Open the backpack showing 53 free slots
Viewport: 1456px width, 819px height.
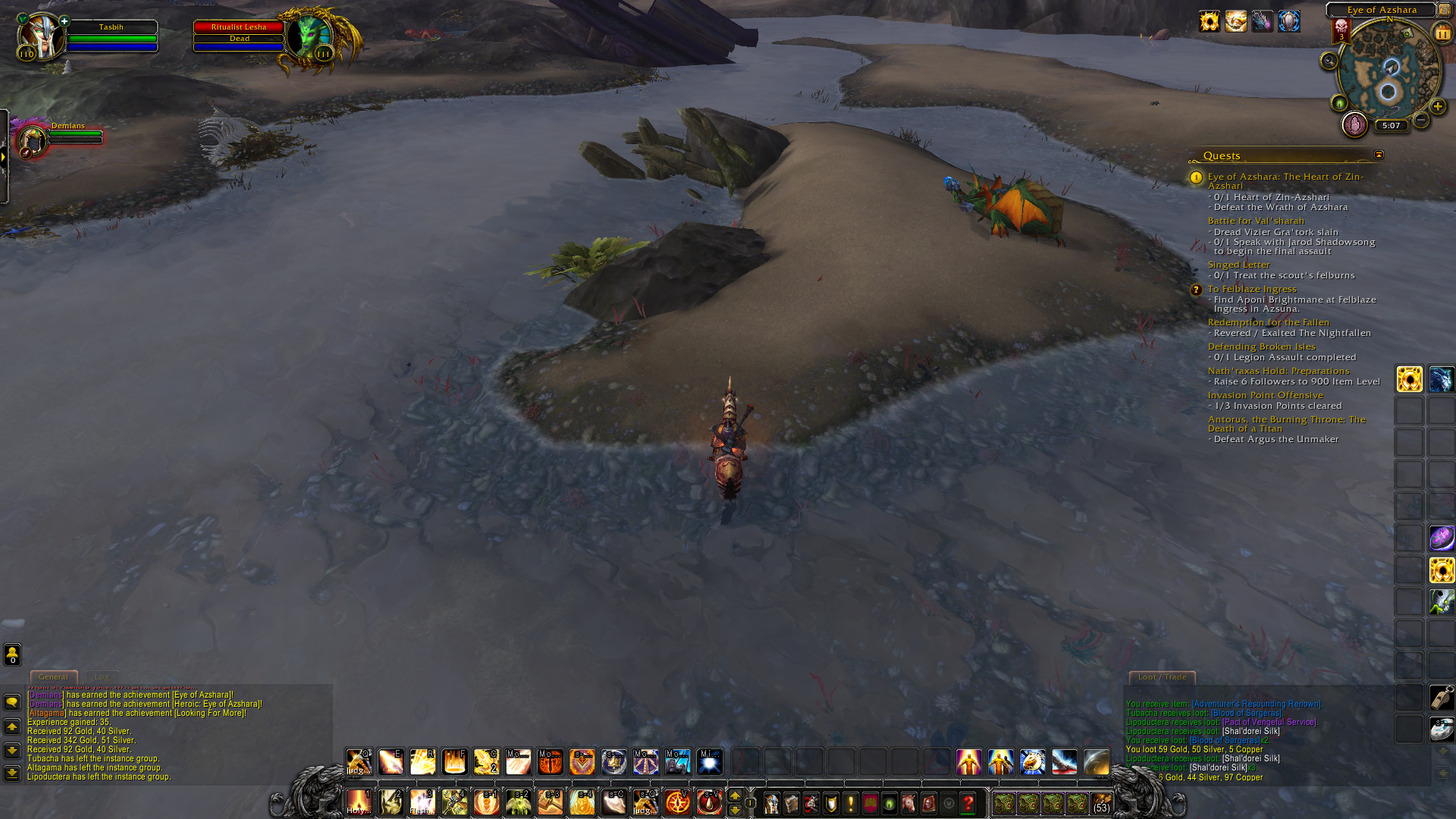point(1101,803)
